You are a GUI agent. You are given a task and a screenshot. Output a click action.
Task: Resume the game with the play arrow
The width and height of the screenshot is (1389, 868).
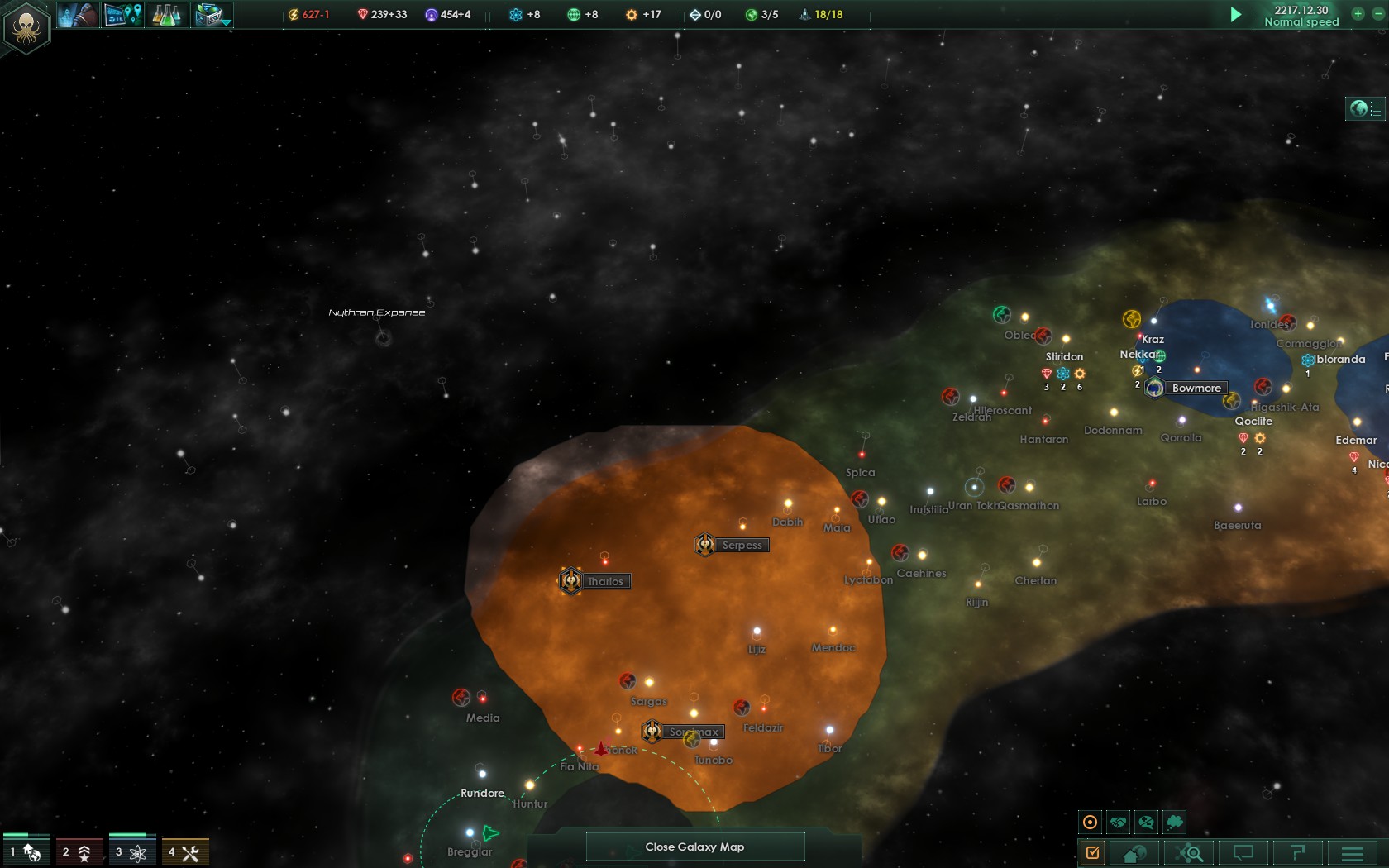click(x=1235, y=15)
